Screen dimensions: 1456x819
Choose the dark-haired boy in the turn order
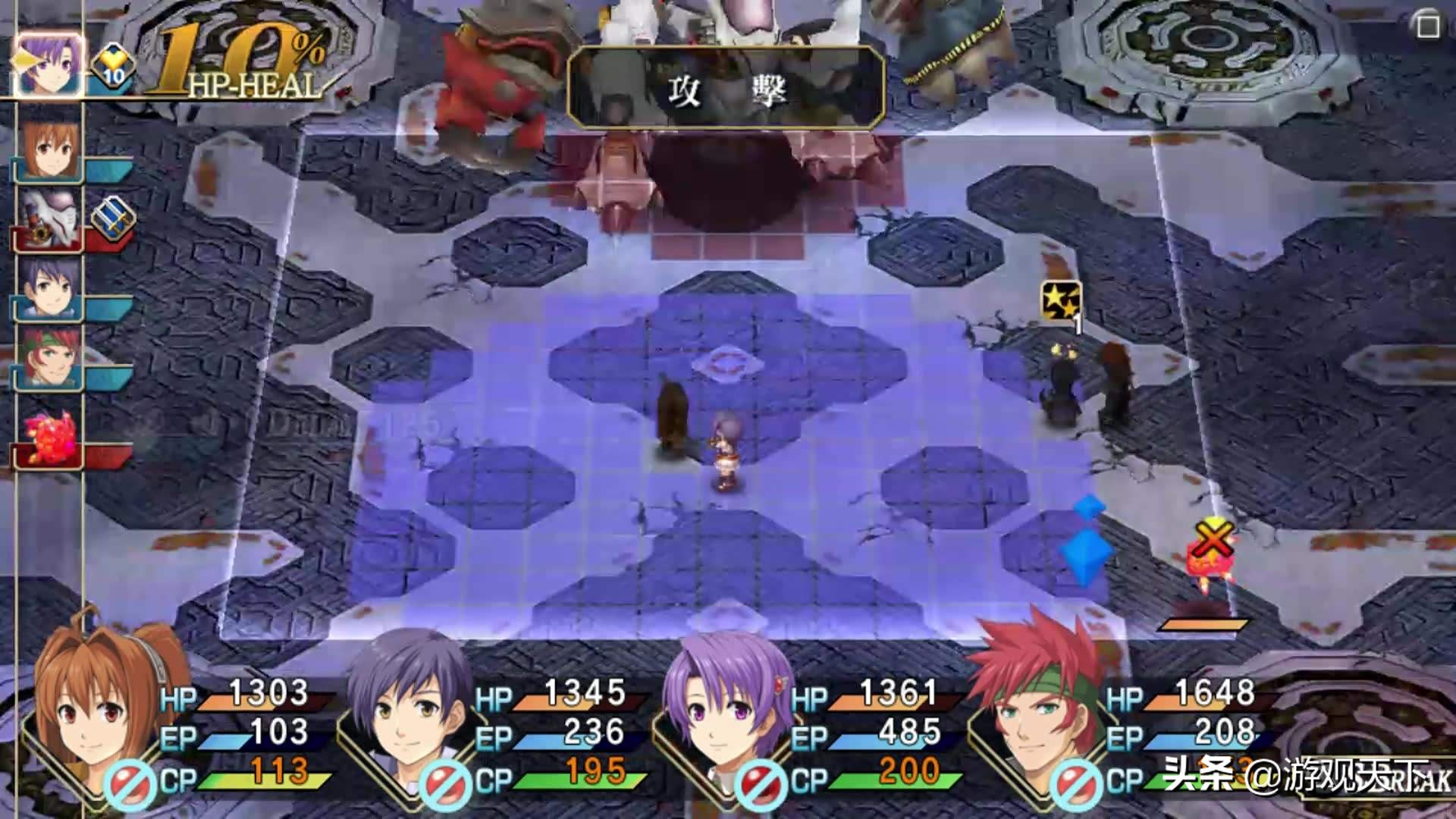coord(49,288)
